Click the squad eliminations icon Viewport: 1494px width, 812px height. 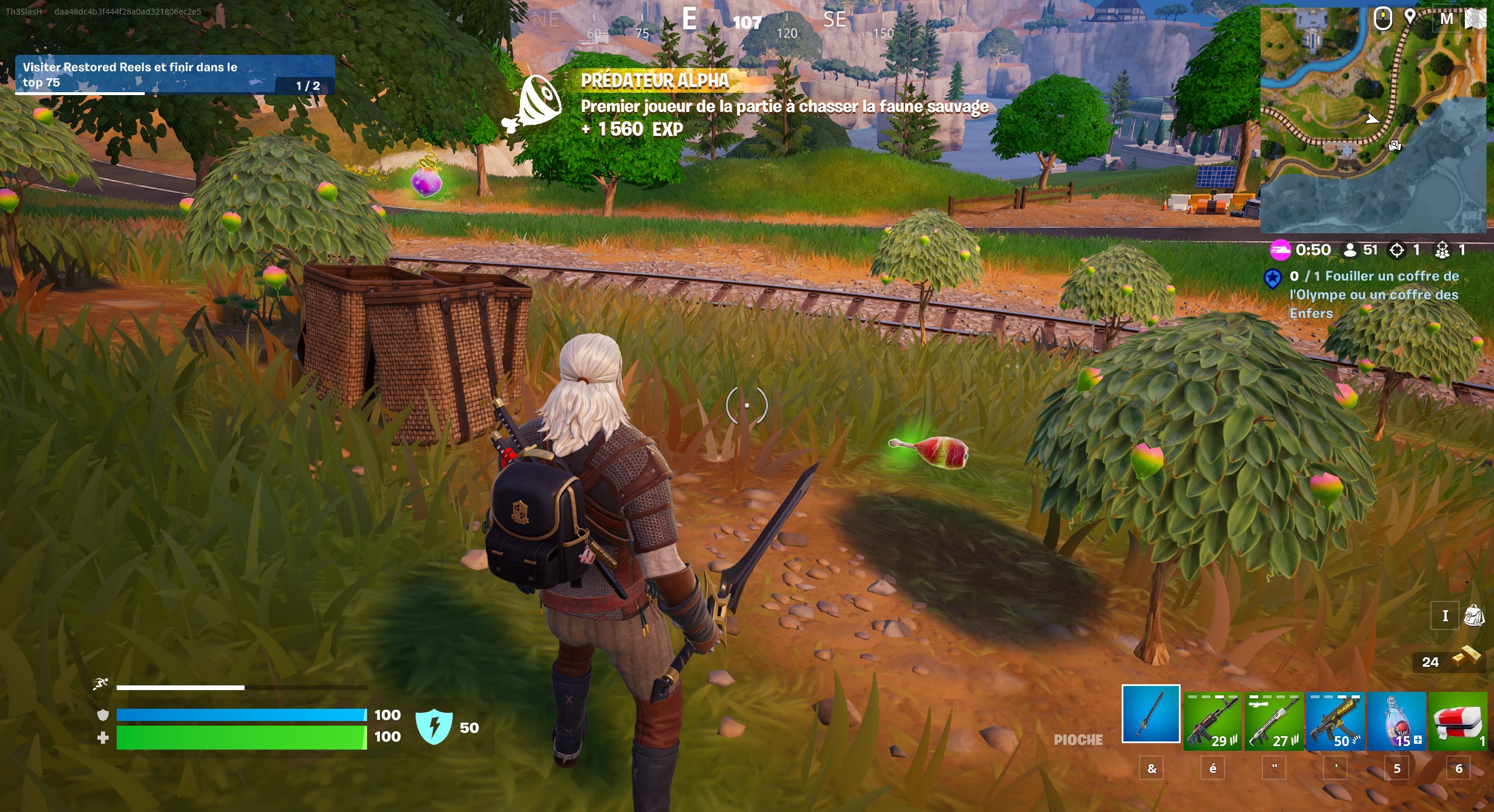click(1443, 250)
